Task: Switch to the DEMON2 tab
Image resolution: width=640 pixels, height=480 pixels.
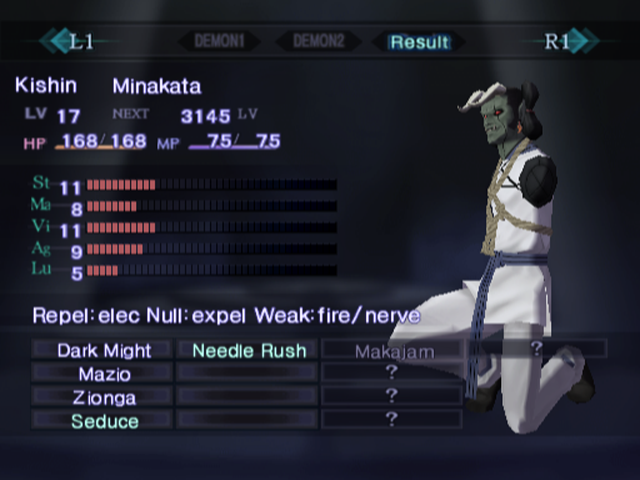Action: [x=317, y=42]
